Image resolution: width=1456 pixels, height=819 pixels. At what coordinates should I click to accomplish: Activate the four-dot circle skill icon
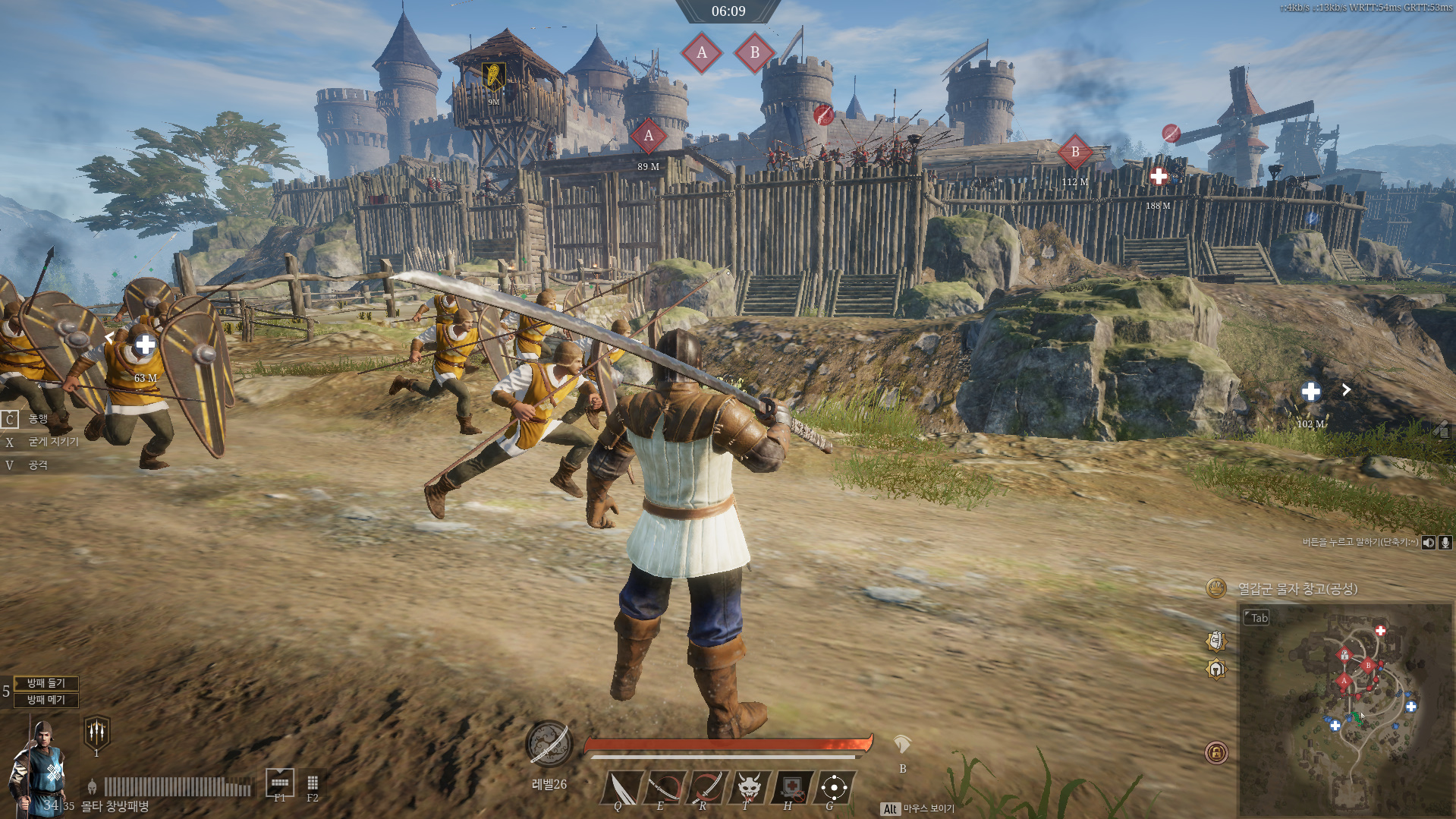point(834,786)
